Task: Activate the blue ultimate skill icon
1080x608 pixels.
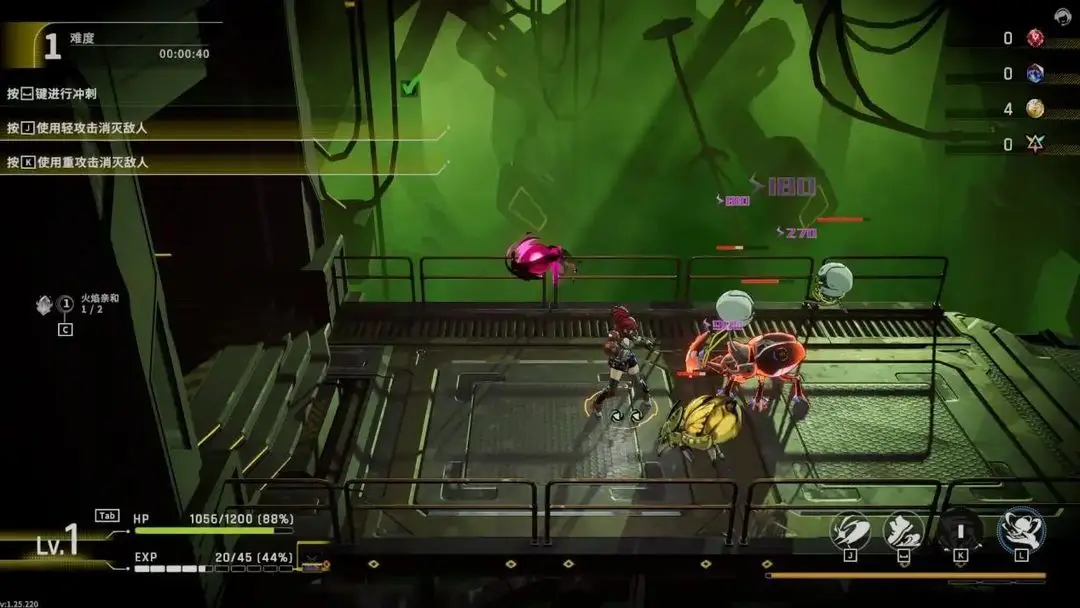Action: click(1021, 530)
